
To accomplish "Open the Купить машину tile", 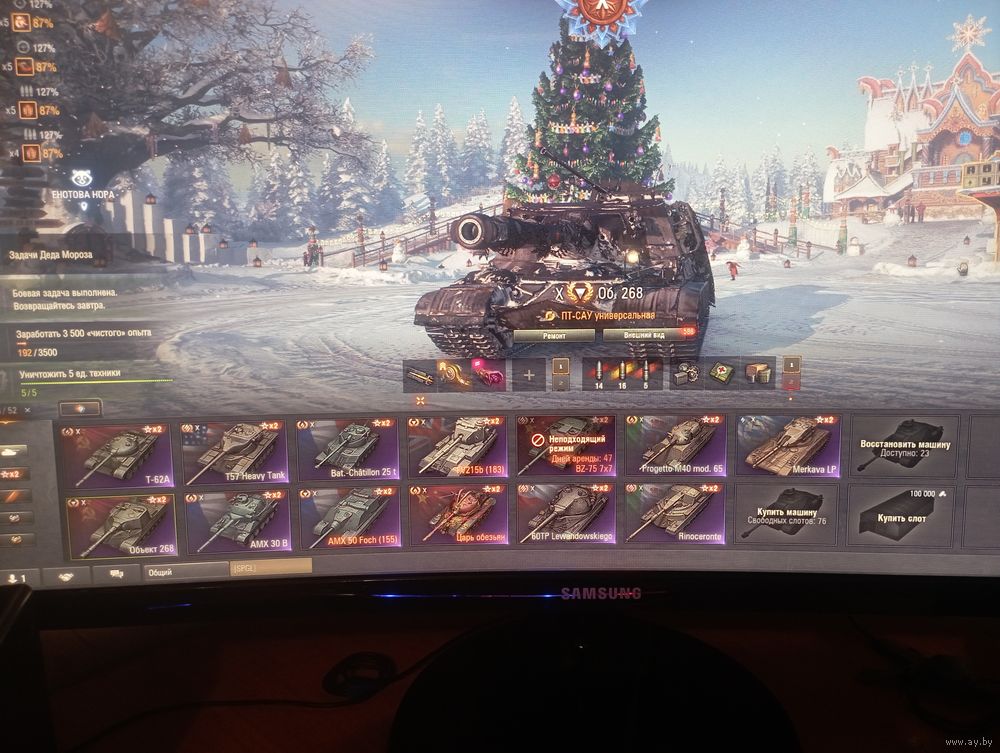I will coord(786,513).
